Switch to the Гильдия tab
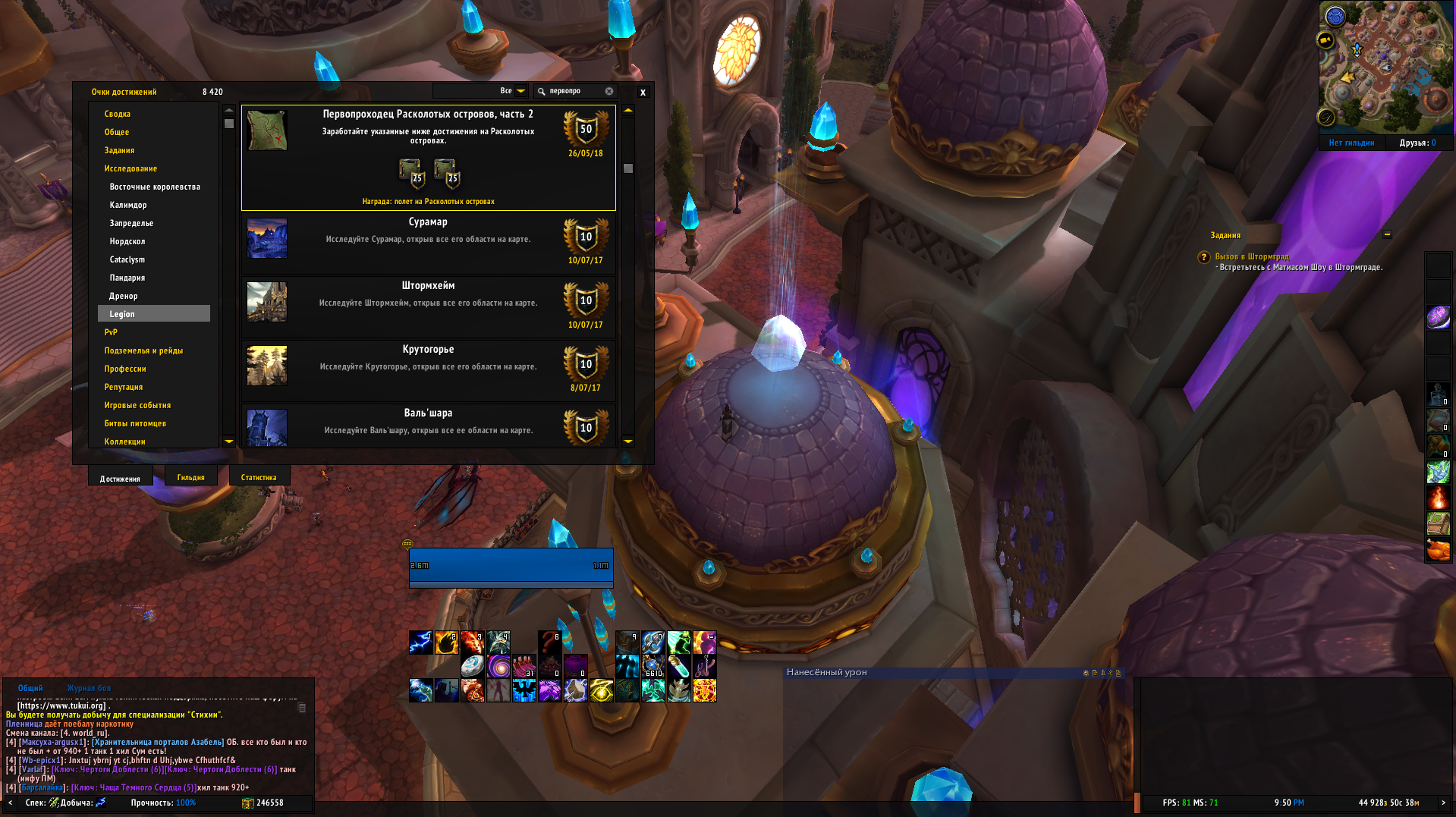1456x817 pixels. click(190, 478)
